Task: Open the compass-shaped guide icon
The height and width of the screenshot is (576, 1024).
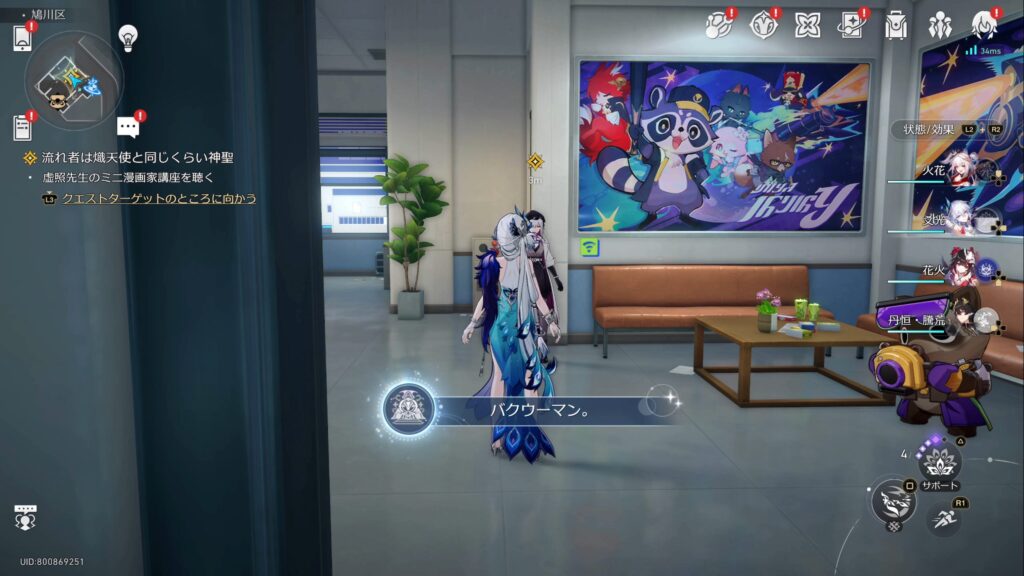Action: 763,25
